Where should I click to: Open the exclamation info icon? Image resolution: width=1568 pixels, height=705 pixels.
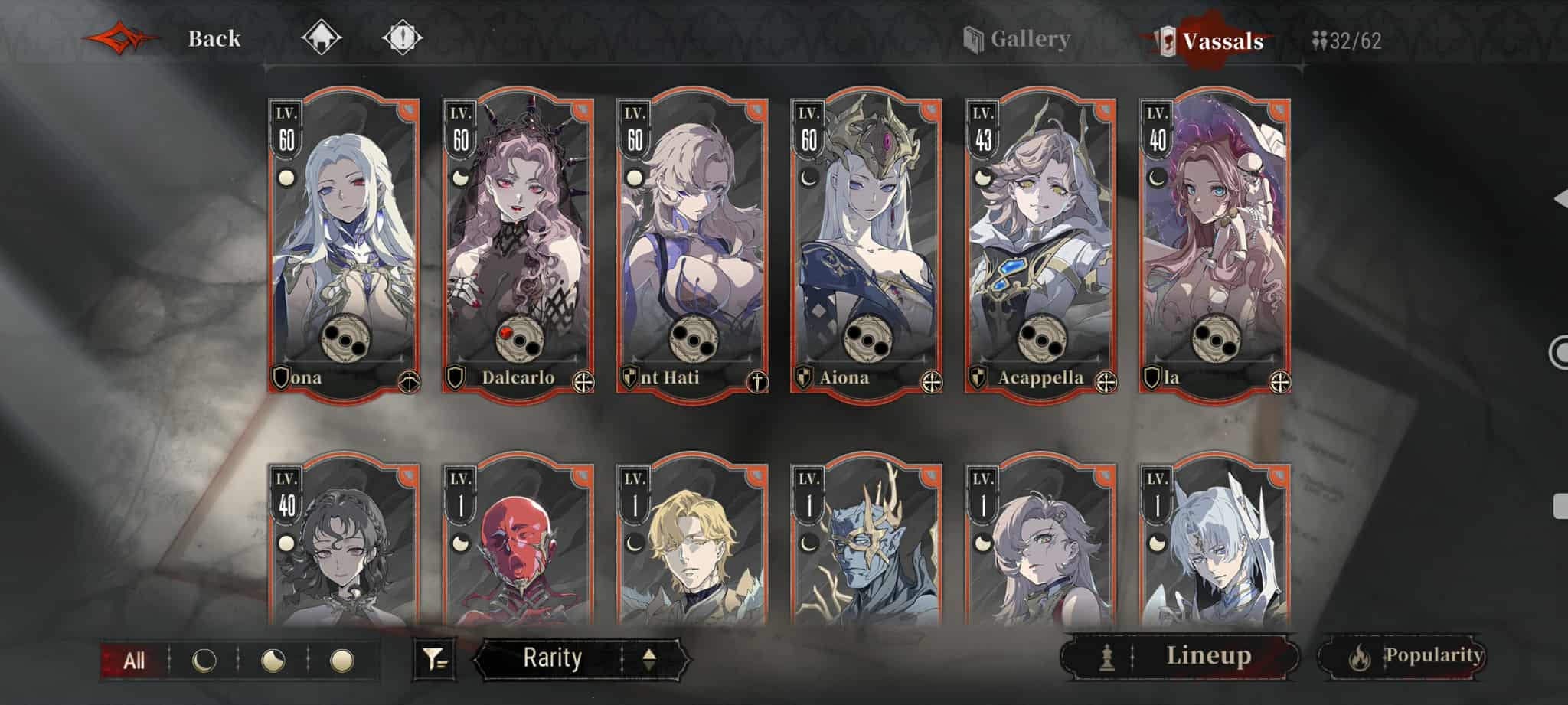click(x=402, y=37)
